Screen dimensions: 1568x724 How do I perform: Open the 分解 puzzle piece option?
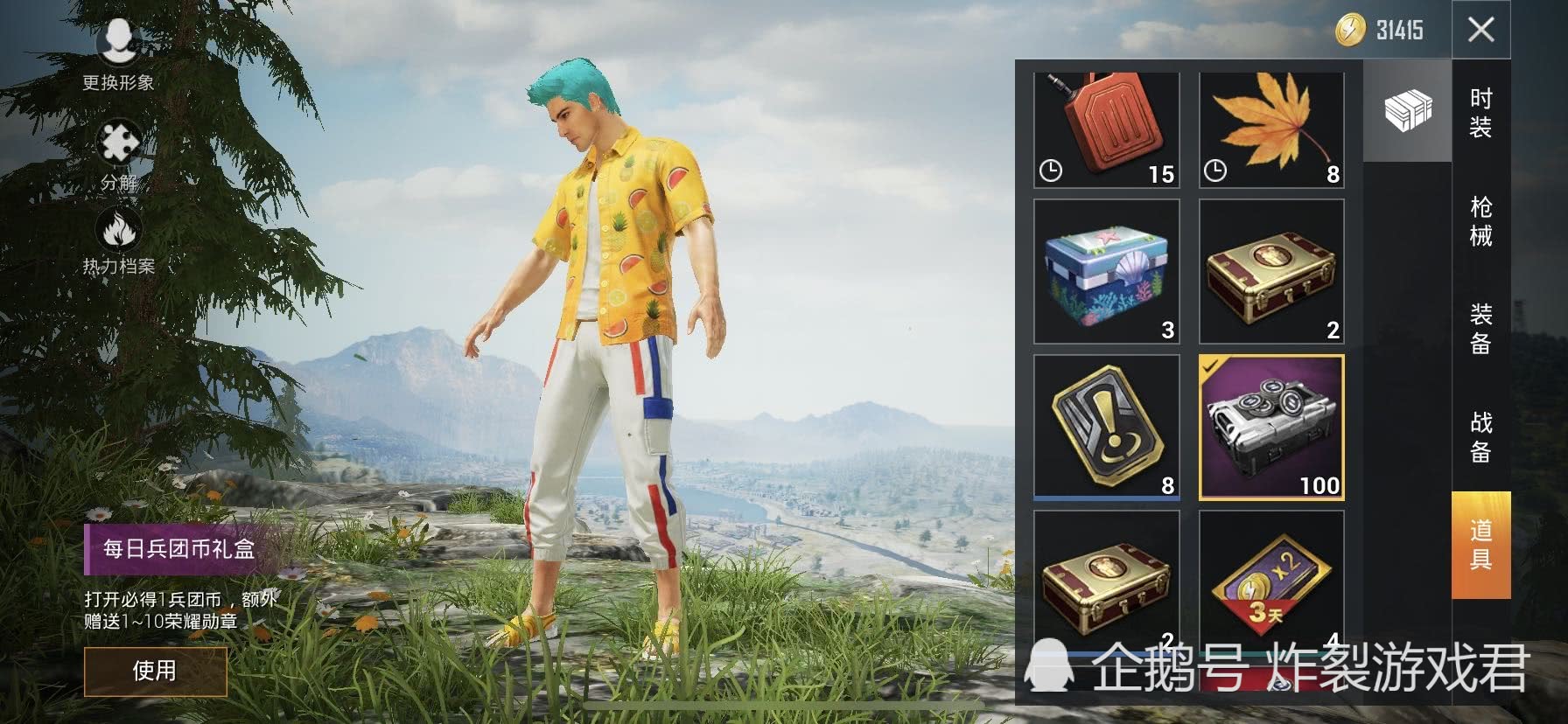[119, 156]
